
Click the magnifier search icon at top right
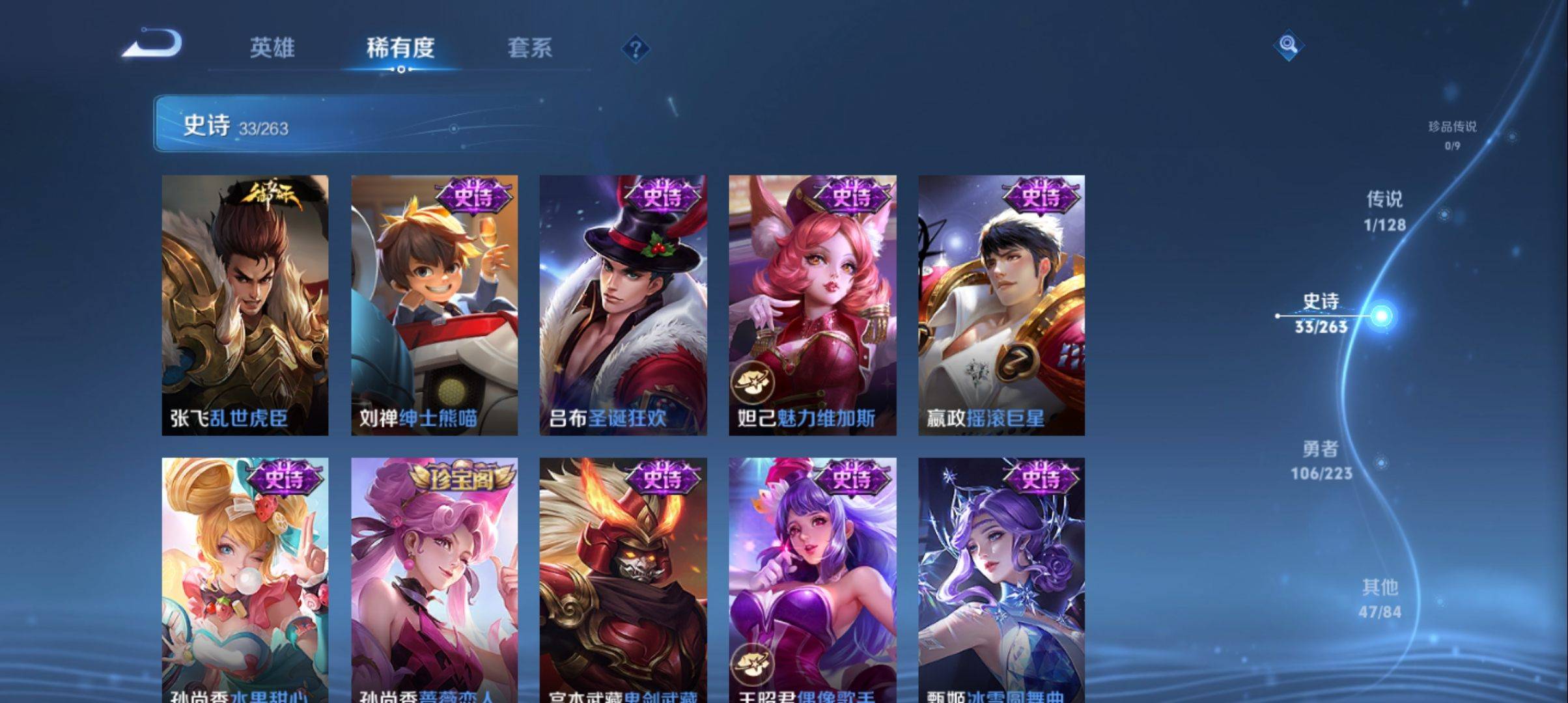click(x=1287, y=47)
